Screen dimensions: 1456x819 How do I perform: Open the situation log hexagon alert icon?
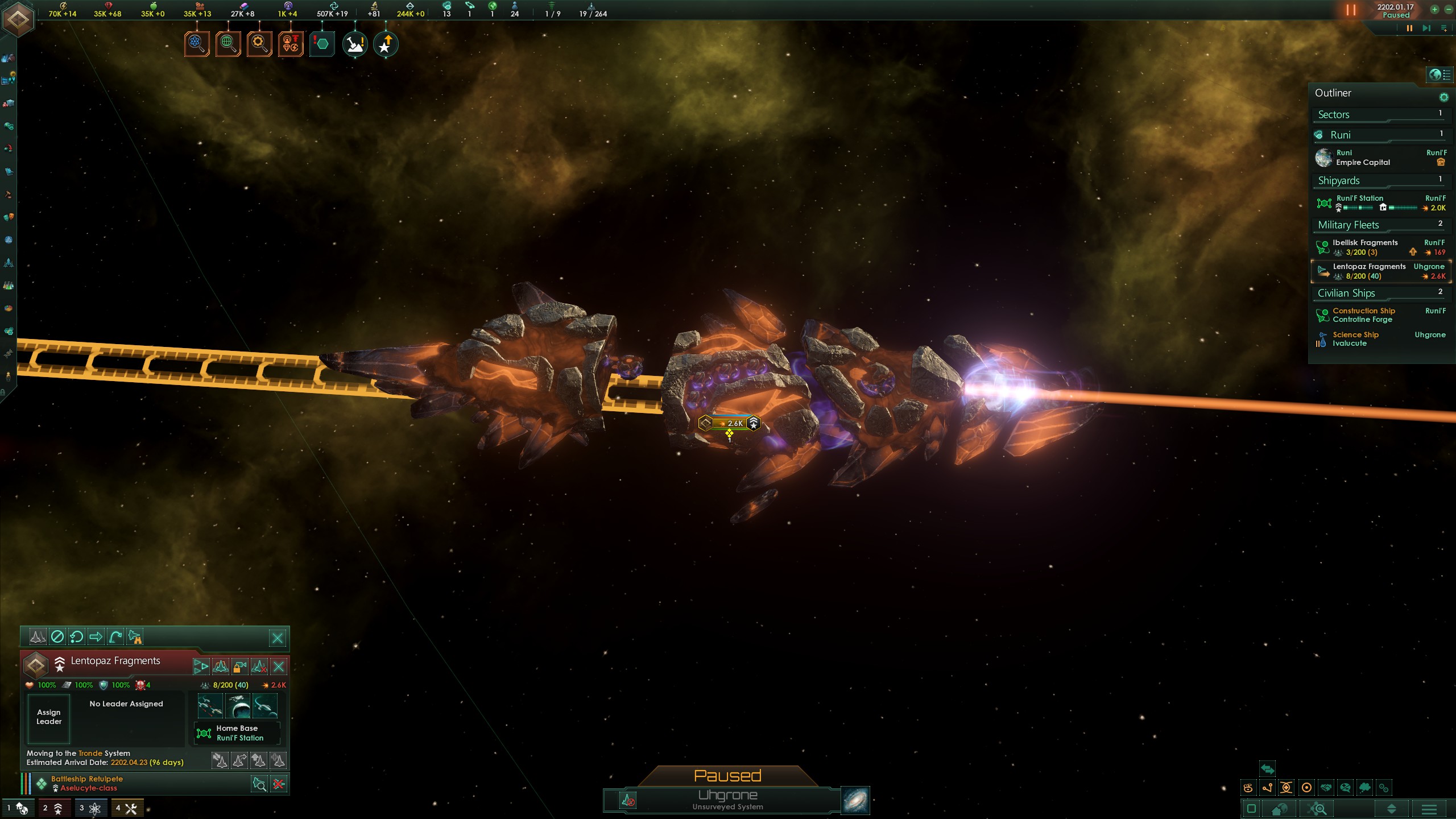(321, 43)
